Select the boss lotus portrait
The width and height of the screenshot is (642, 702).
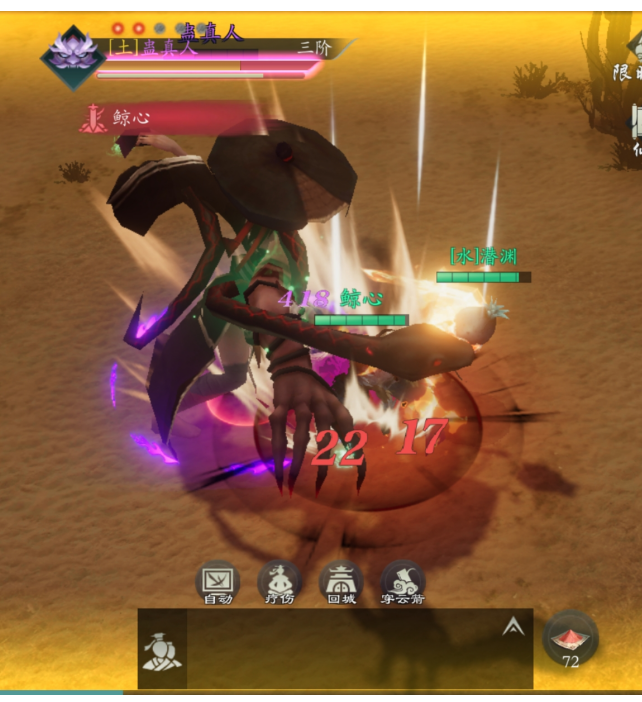pyautogui.click(x=73, y=55)
